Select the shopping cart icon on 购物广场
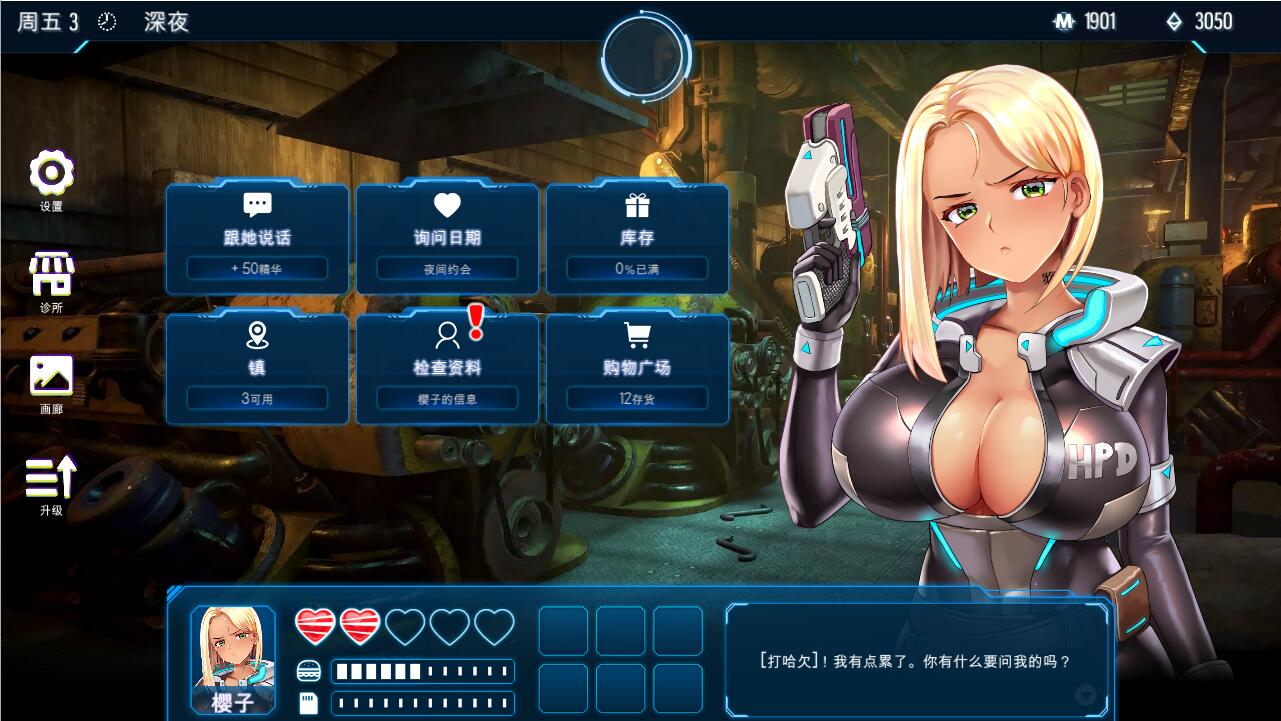The width and height of the screenshot is (1281, 721). click(636, 334)
